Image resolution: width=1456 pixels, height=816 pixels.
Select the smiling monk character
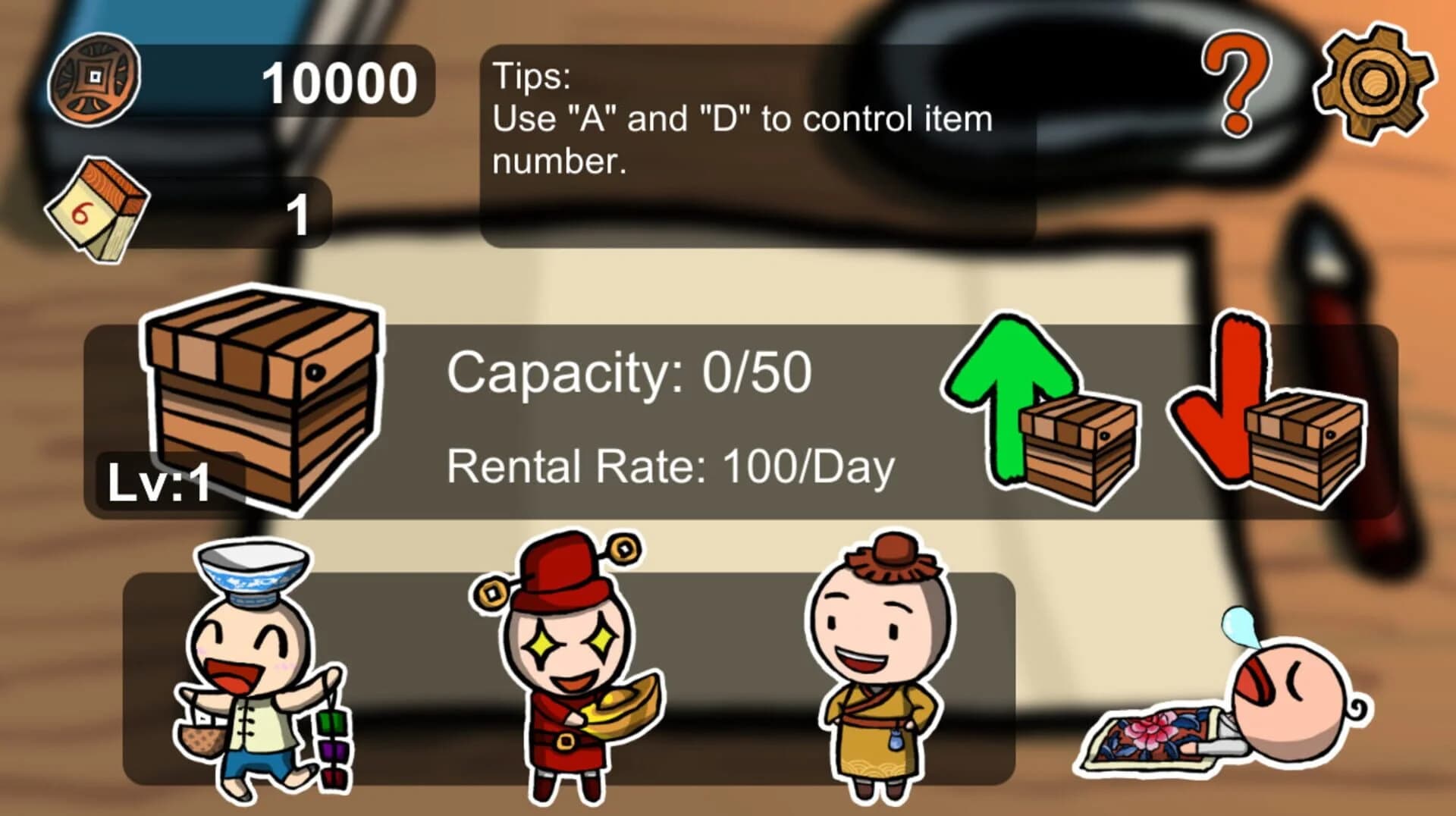click(880, 667)
